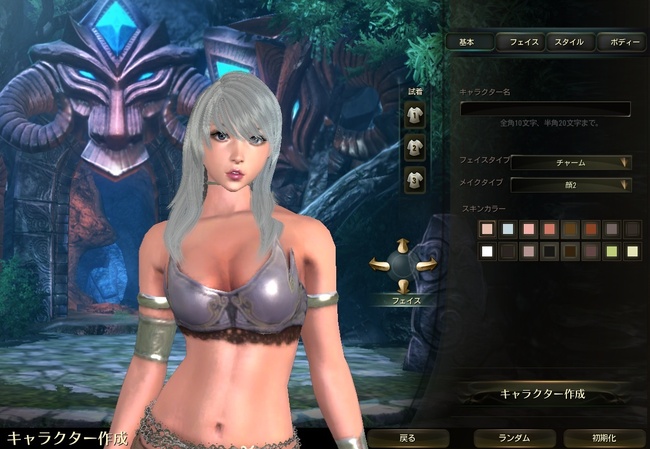
Task: Reset appearance with 初期化 button
Action: click(x=604, y=438)
